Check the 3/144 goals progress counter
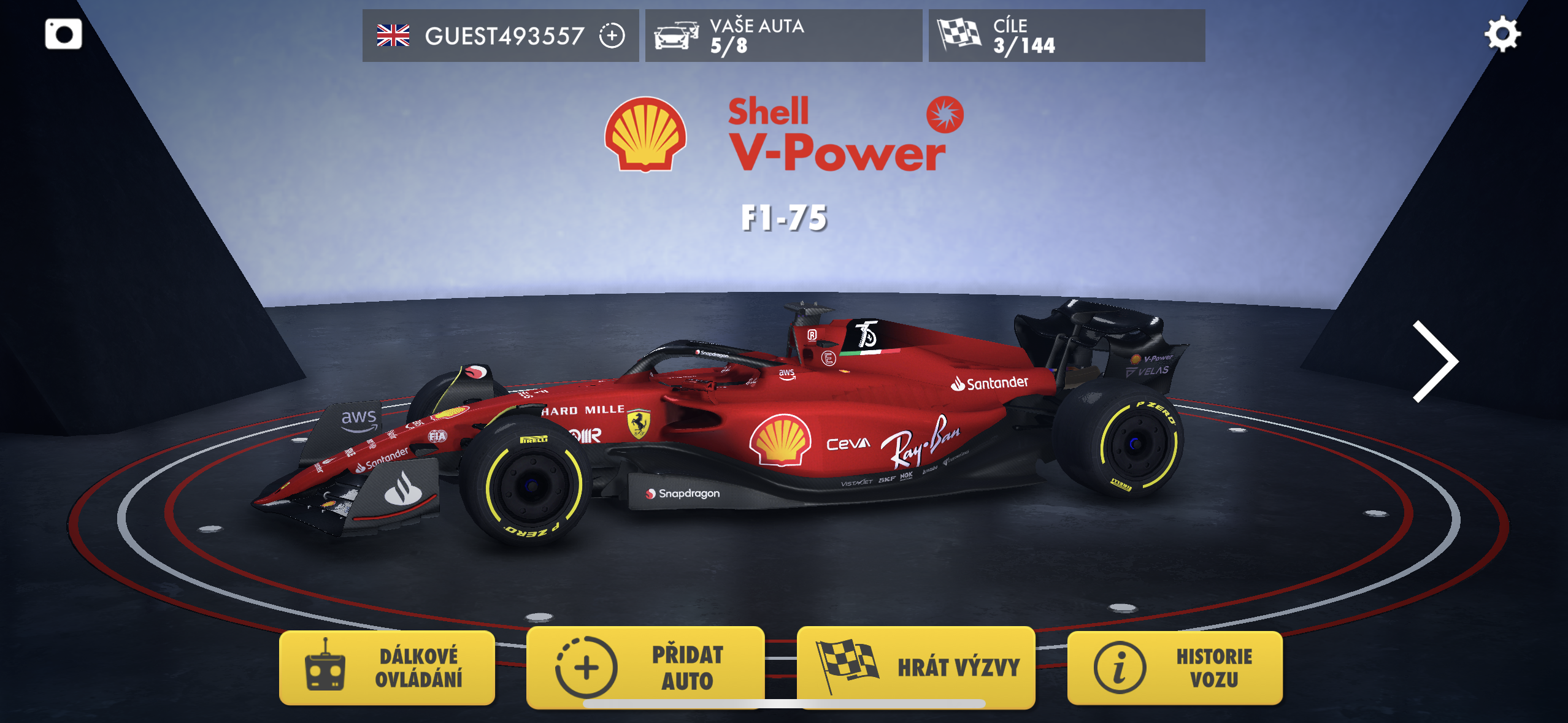 [x=1023, y=45]
